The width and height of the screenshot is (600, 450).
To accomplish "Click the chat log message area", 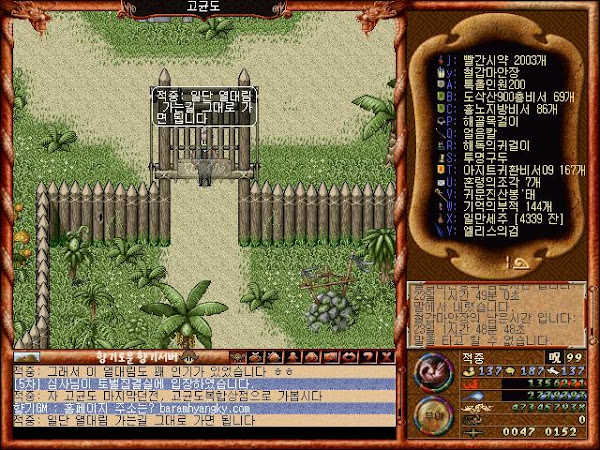I will [200, 401].
